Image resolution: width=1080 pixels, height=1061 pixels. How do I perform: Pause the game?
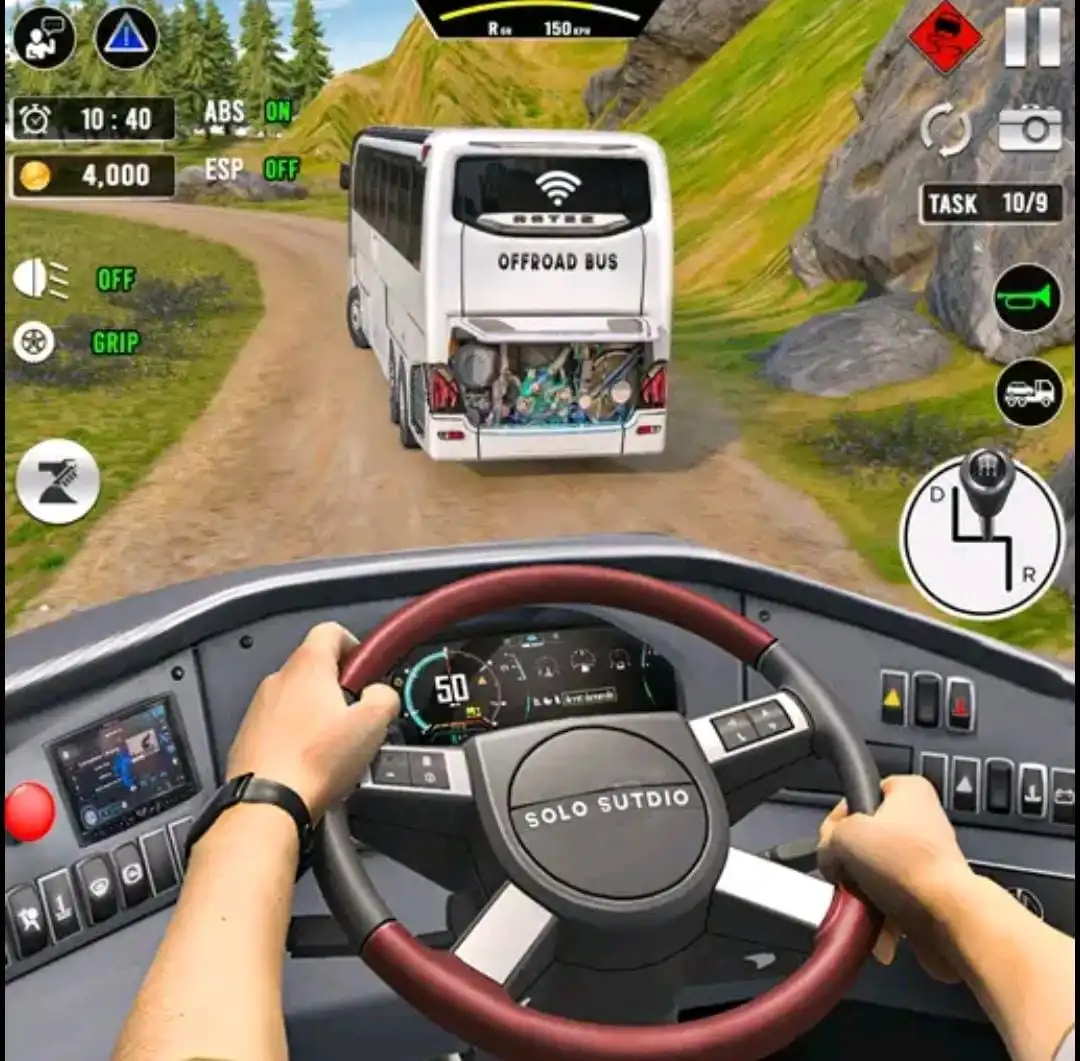pos(1033,38)
